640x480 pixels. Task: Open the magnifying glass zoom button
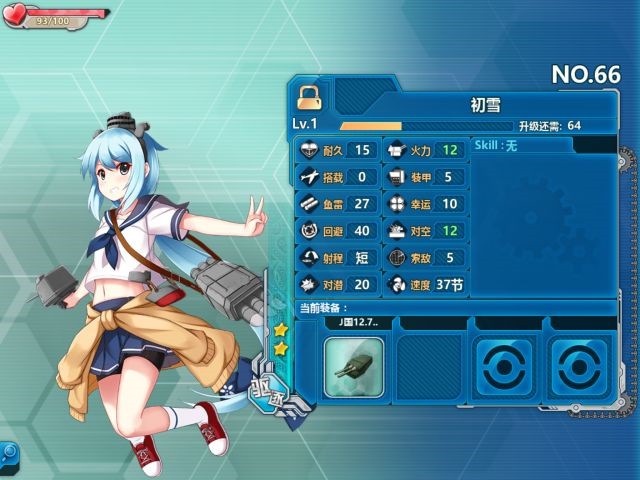point(8,453)
